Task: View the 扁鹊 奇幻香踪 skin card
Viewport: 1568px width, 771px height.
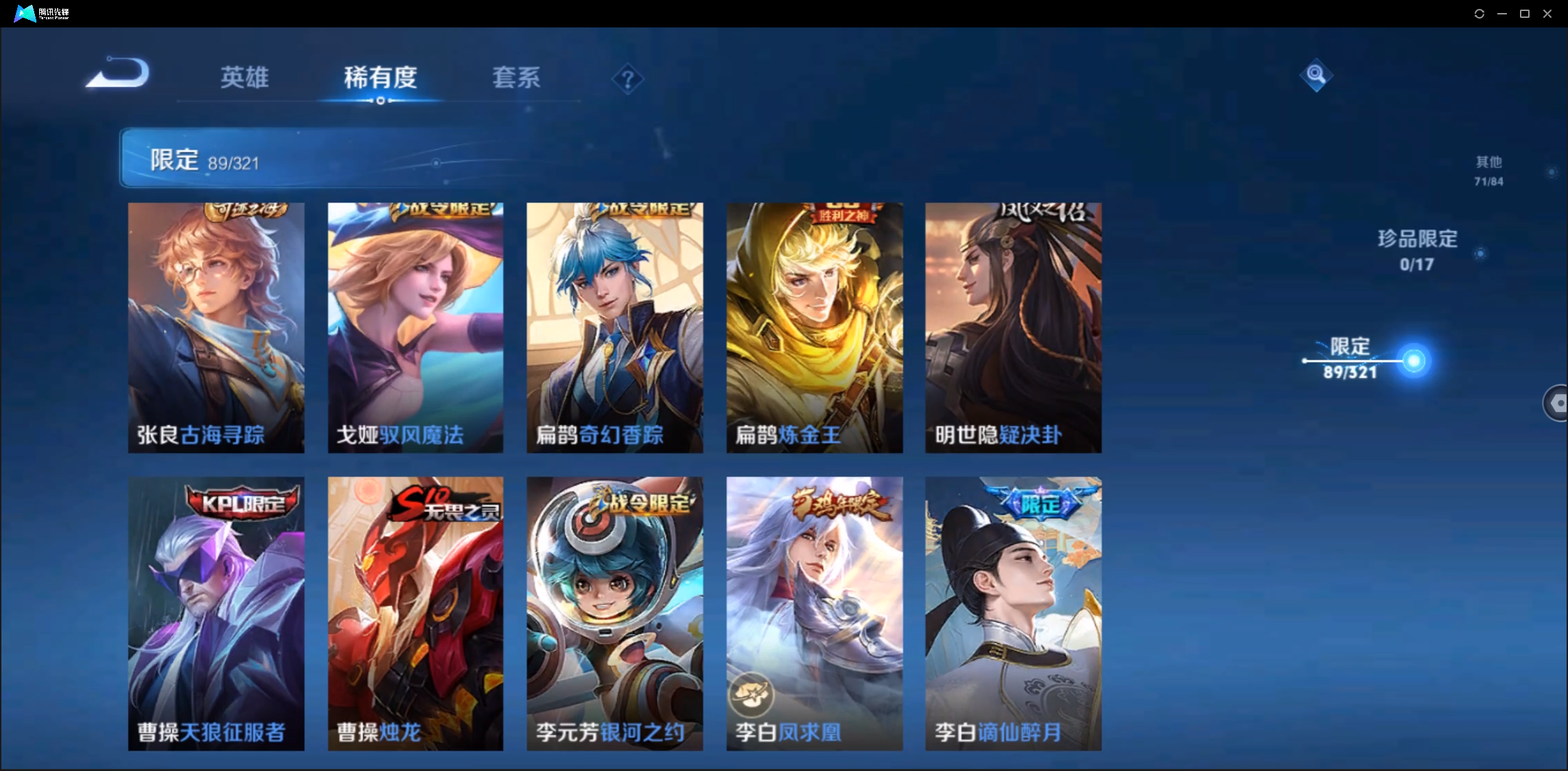Action: pos(615,327)
